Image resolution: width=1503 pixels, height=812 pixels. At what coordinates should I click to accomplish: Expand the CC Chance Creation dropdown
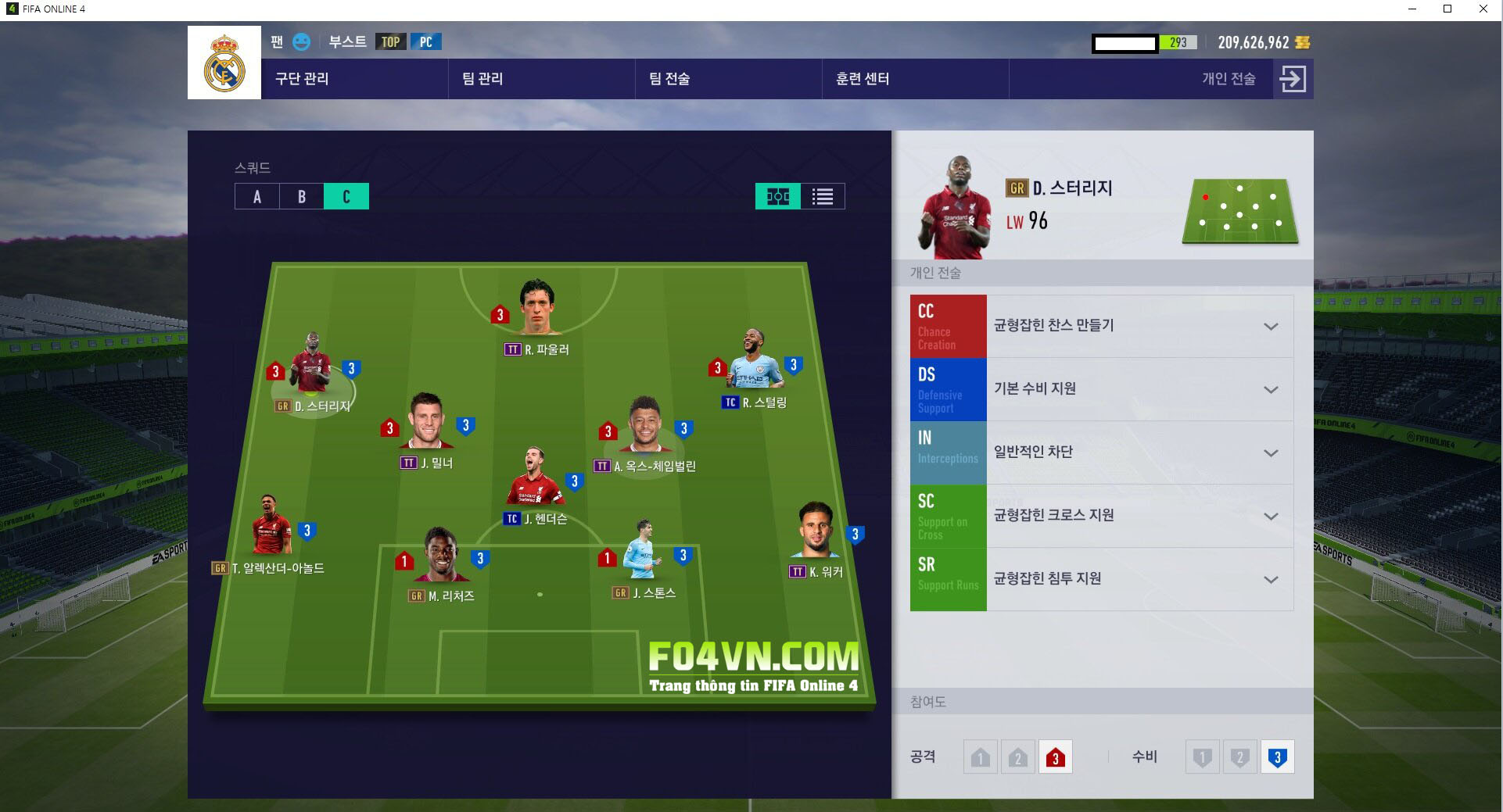click(x=1271, y=326)
